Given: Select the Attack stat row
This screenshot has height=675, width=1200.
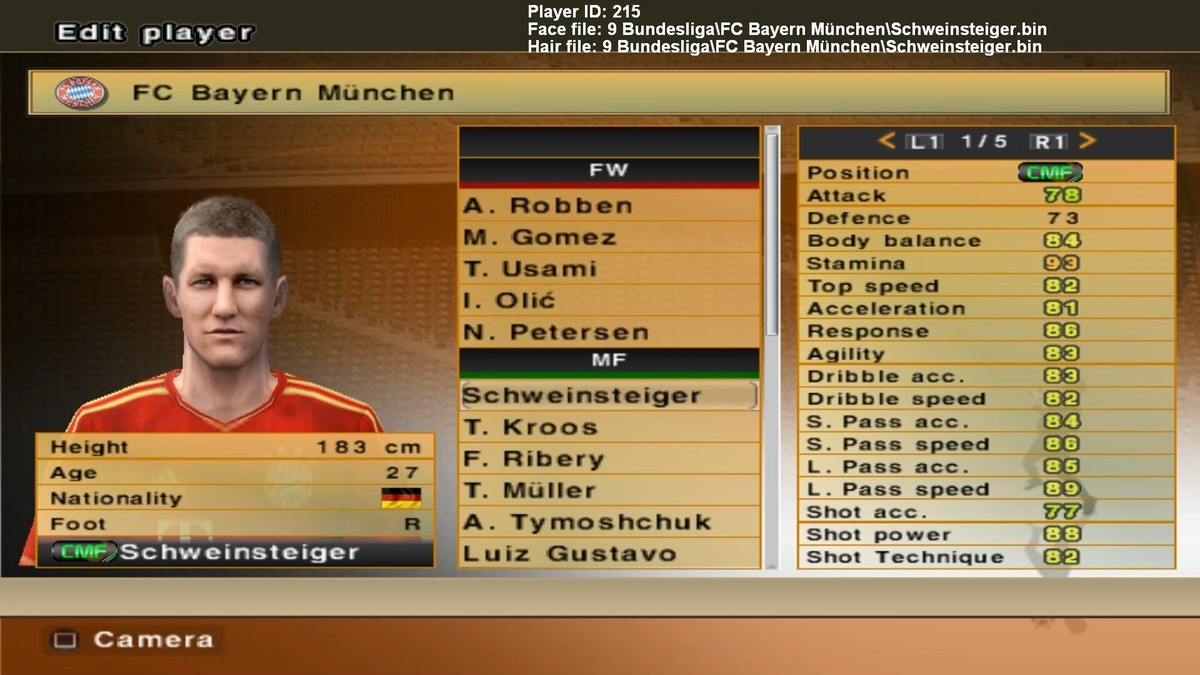Looking at the screenshot, I should pyautogui.click(x=985, y=195).
